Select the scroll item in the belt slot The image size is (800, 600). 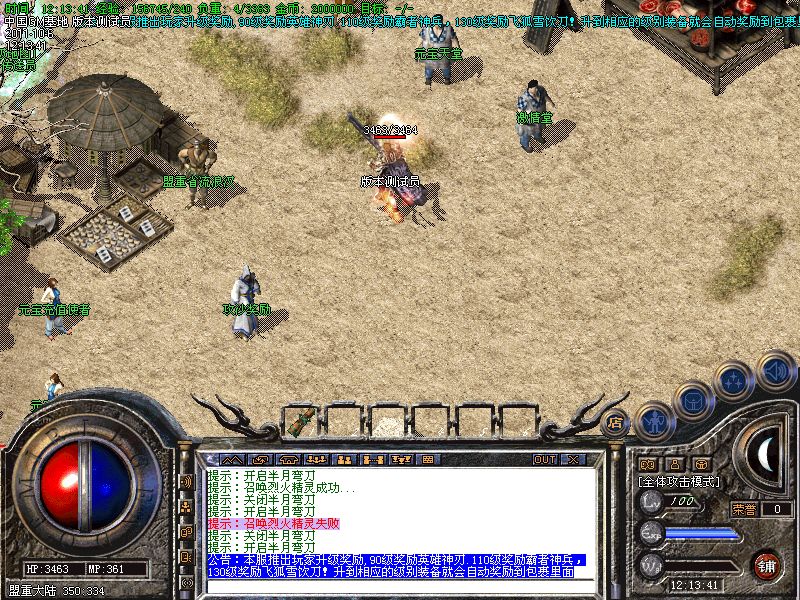click(x=300, y=421)
